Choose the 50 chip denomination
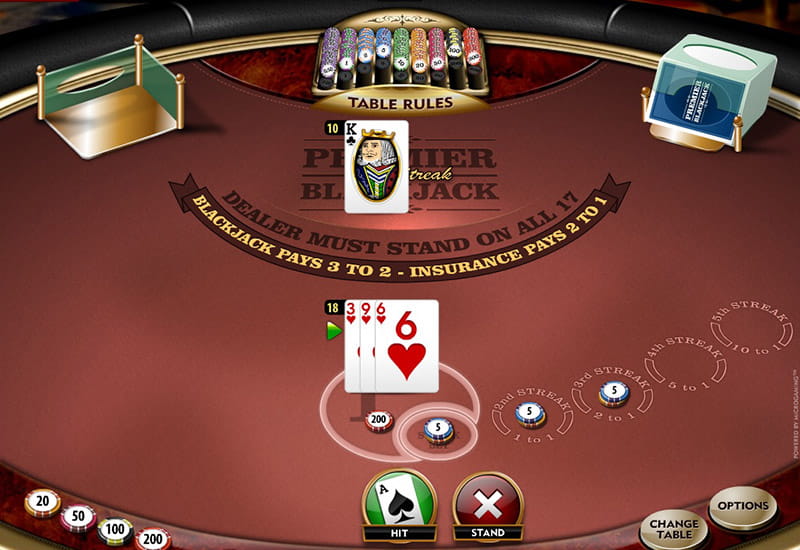This screenshot has height=550, width=800. tap(78, 517)
